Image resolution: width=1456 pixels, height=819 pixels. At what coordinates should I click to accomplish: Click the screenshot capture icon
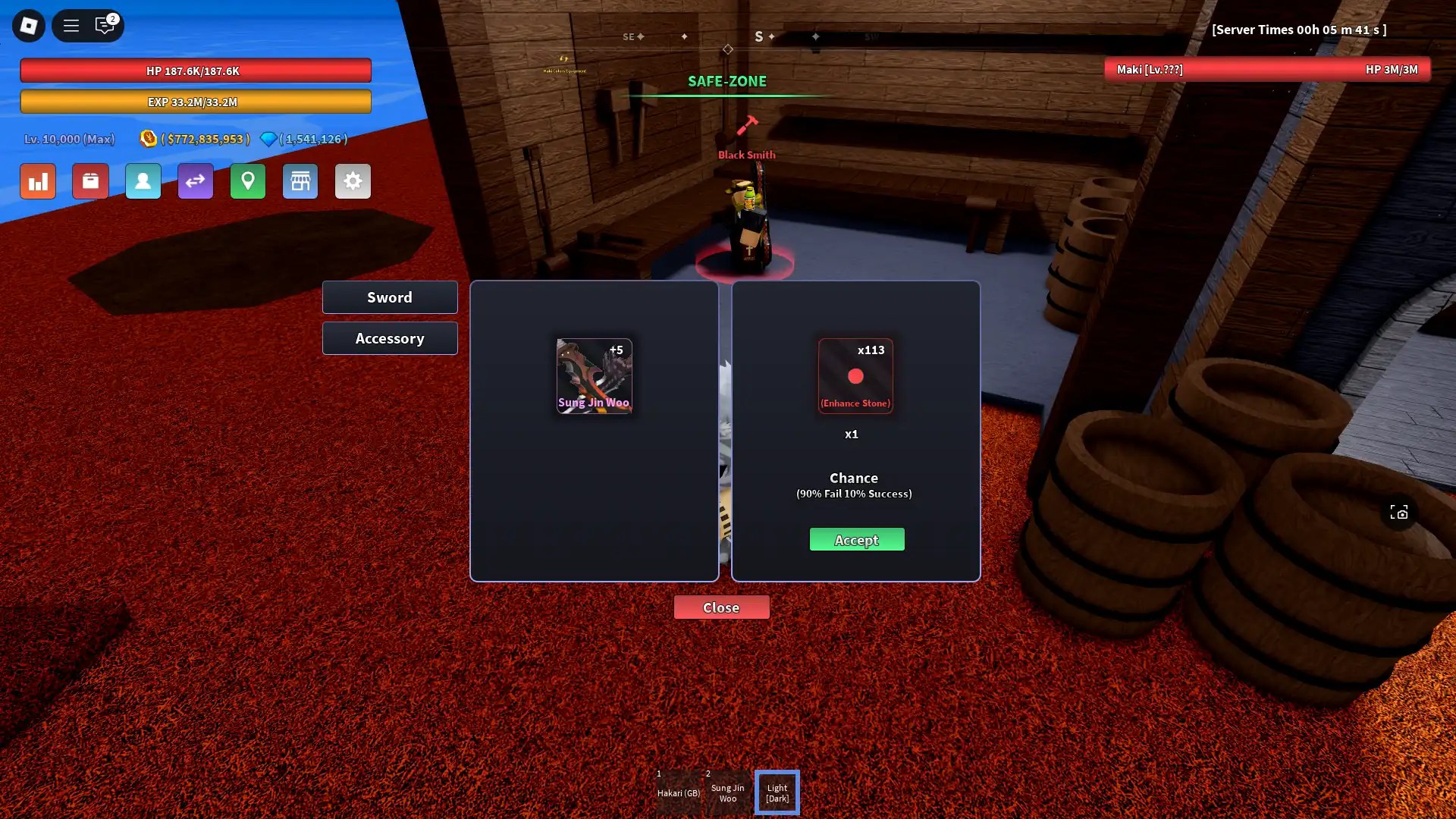(1399, 513)
